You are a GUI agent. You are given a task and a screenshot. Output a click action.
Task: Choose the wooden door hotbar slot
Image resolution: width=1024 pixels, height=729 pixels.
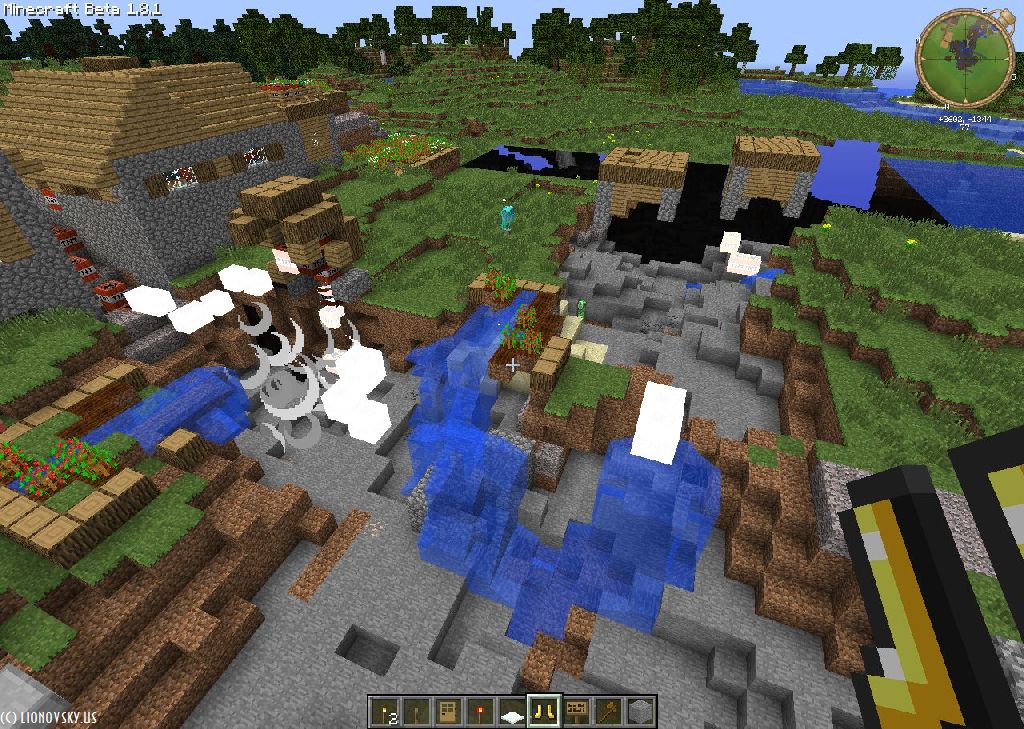coord(448,711)
